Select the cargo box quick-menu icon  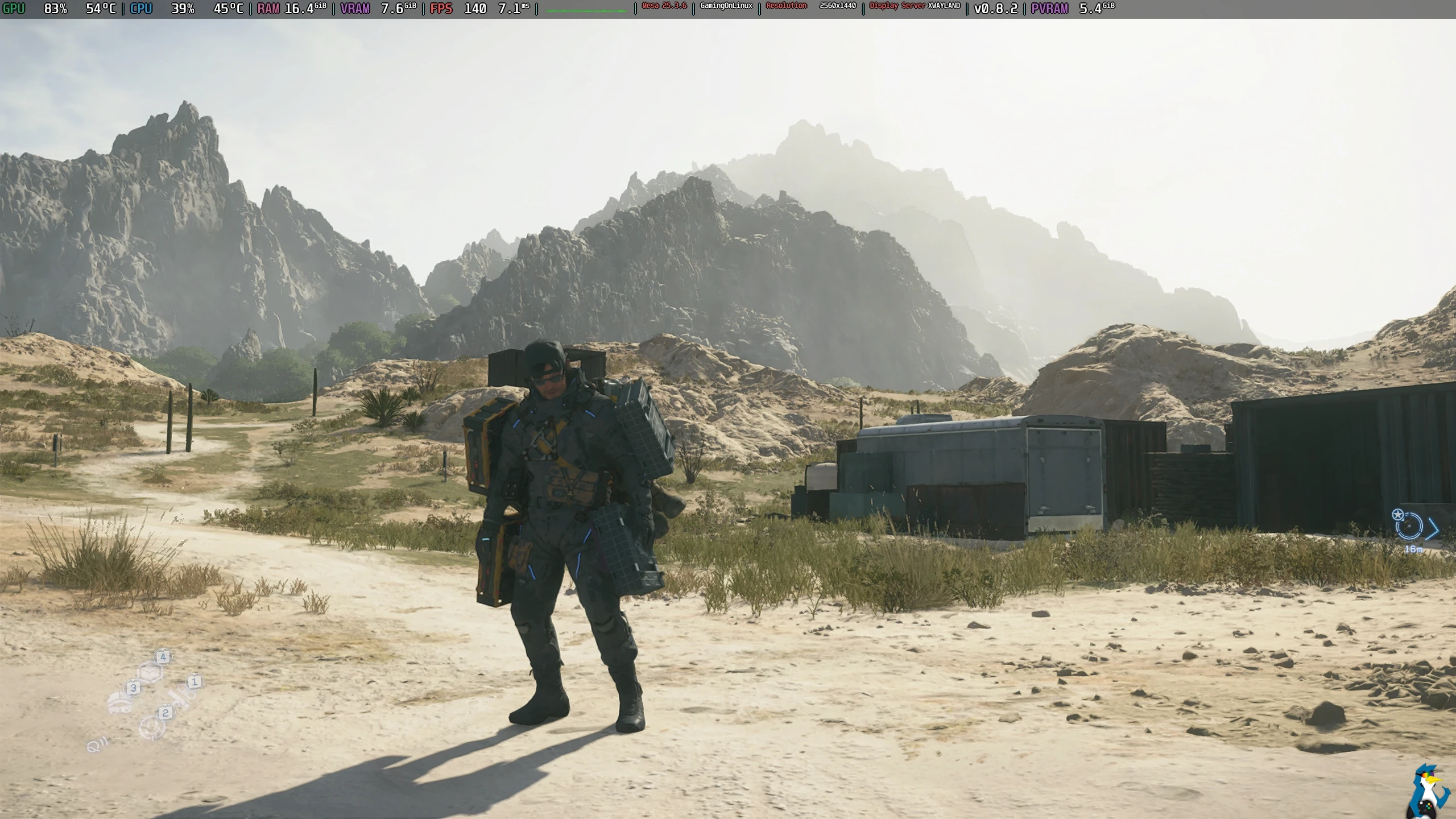tap(151, 672)
